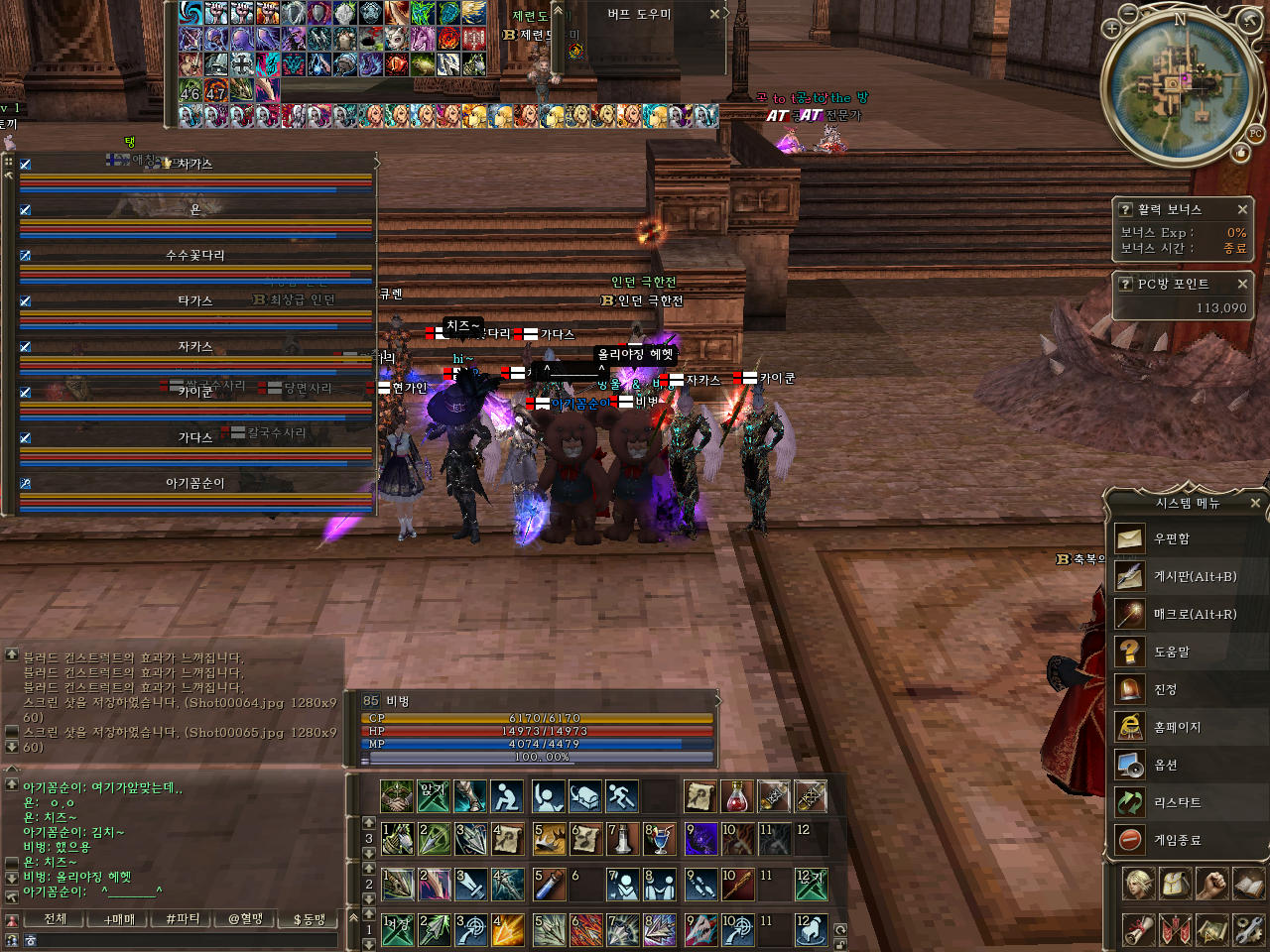This screenshot has width=1270, height=952.
Task: Open the 우편함 mailbox from system menu
Action: (1171, 538)
